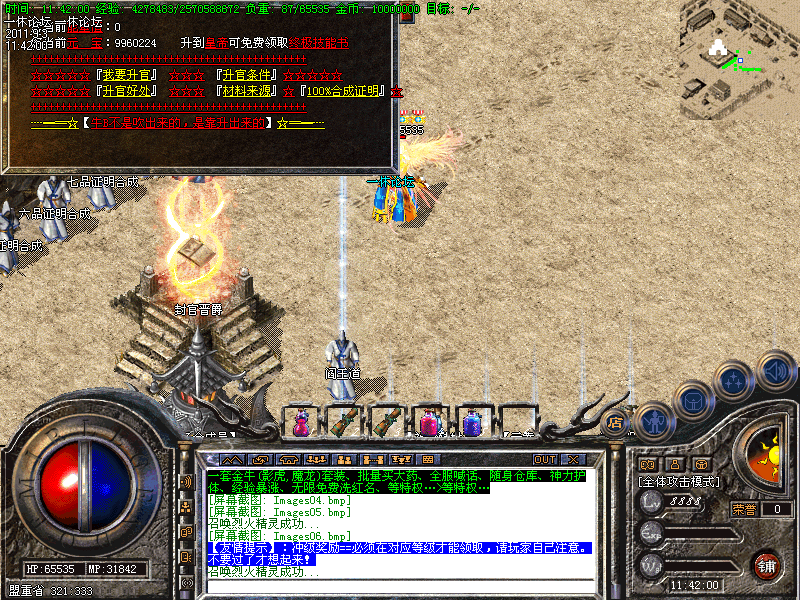Select the highlighted 友情提示 chat message
The height and width of the screenshot is (600, 800).
click(x=400, y=548)
